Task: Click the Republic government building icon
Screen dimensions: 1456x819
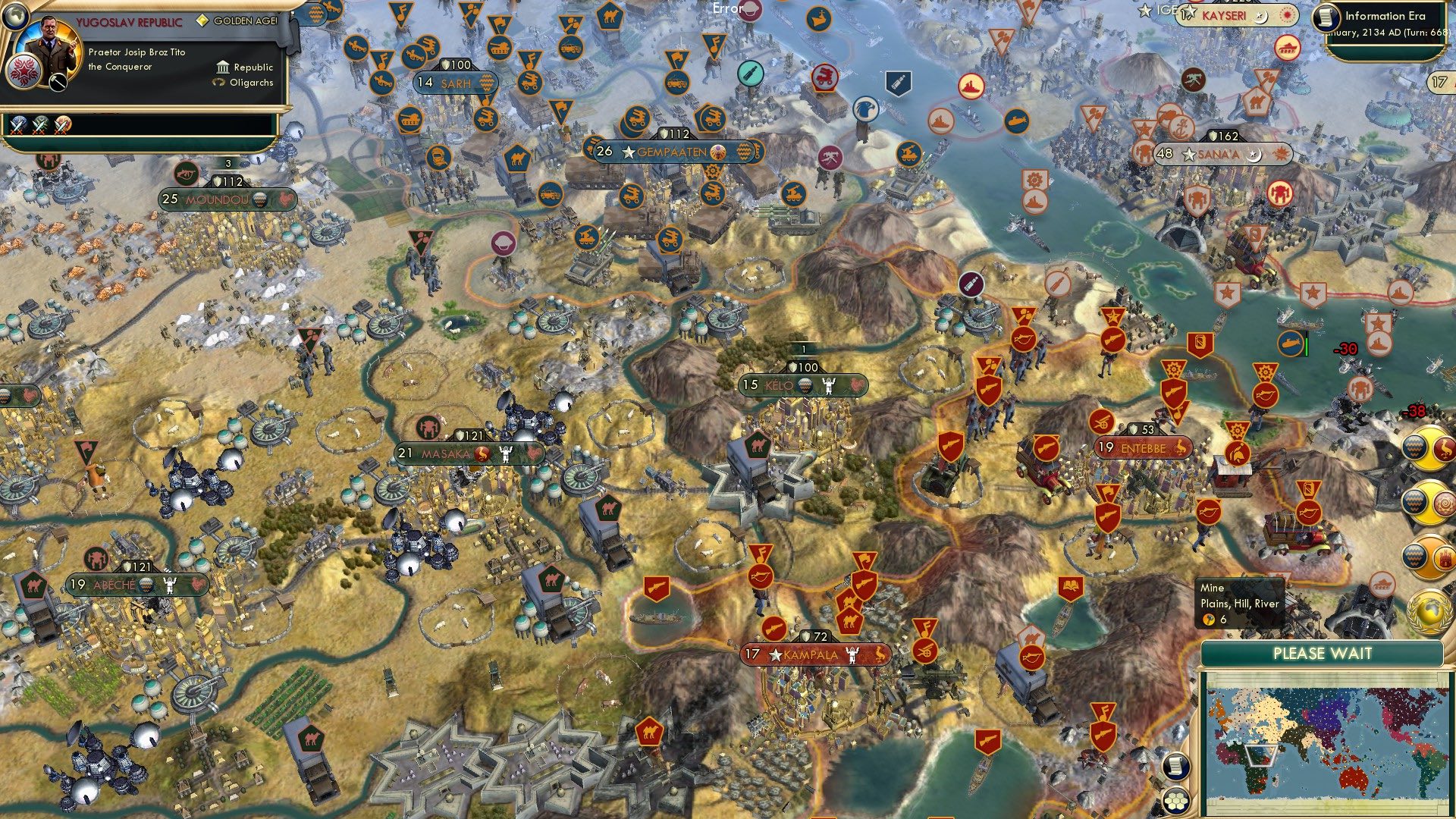Action: (223, 68)
